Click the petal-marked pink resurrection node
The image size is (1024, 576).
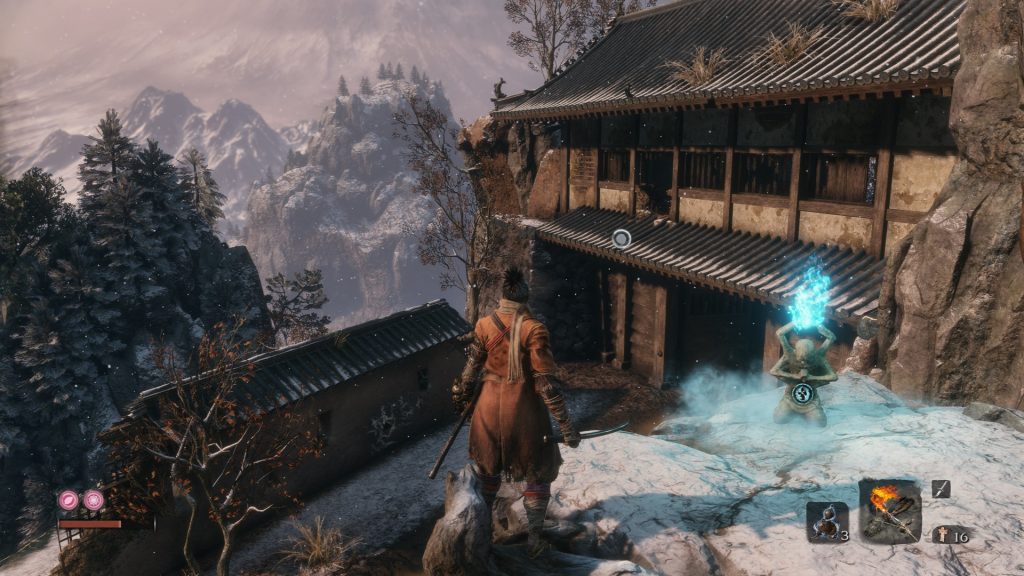(x=69, y=499)
